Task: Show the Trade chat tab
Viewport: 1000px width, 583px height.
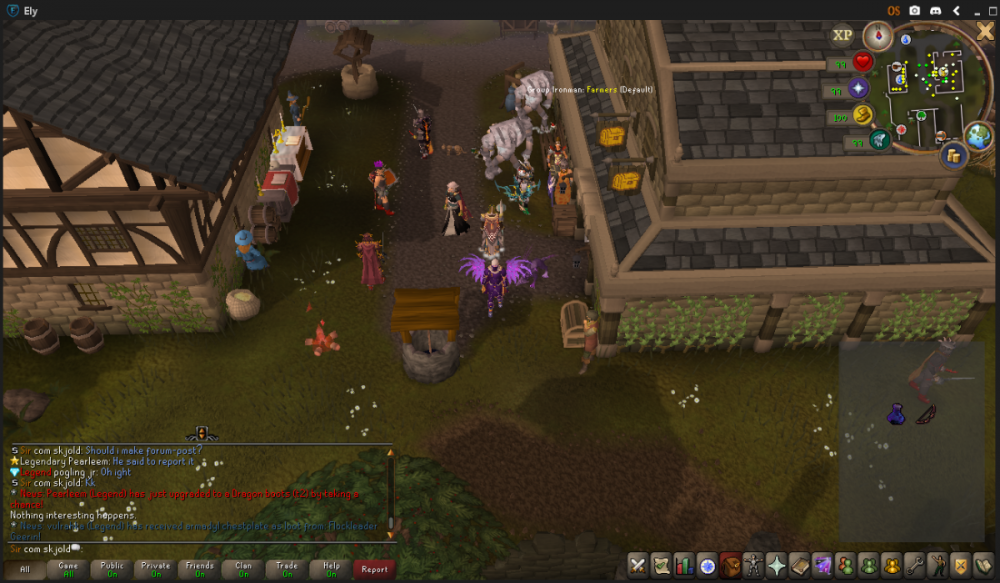Action: [287, 569]
